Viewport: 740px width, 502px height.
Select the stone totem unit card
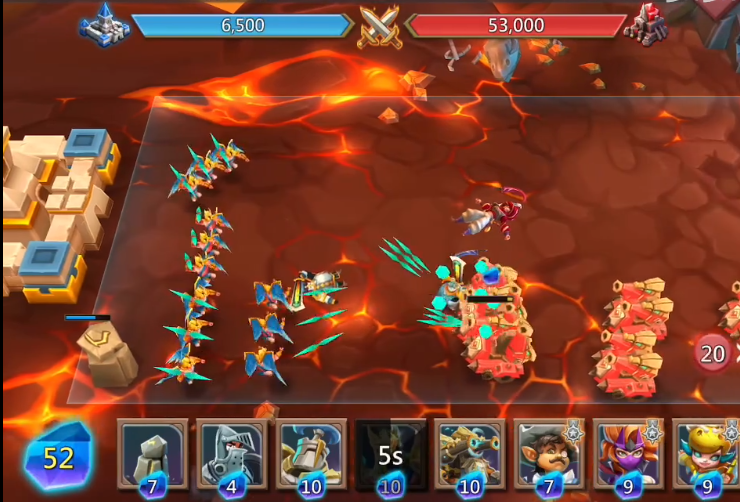click(152, 453)
